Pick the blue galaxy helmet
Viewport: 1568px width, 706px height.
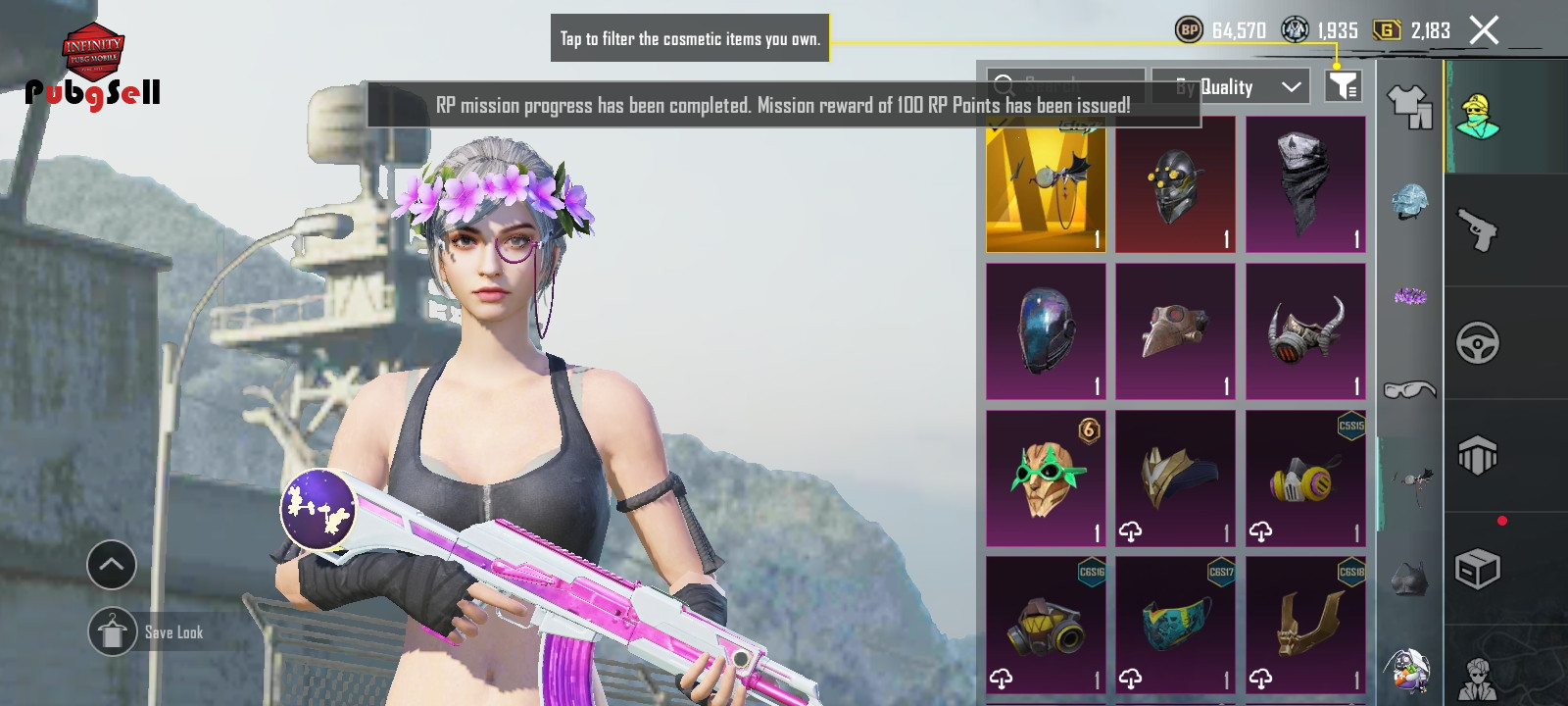click(1046, 331)
